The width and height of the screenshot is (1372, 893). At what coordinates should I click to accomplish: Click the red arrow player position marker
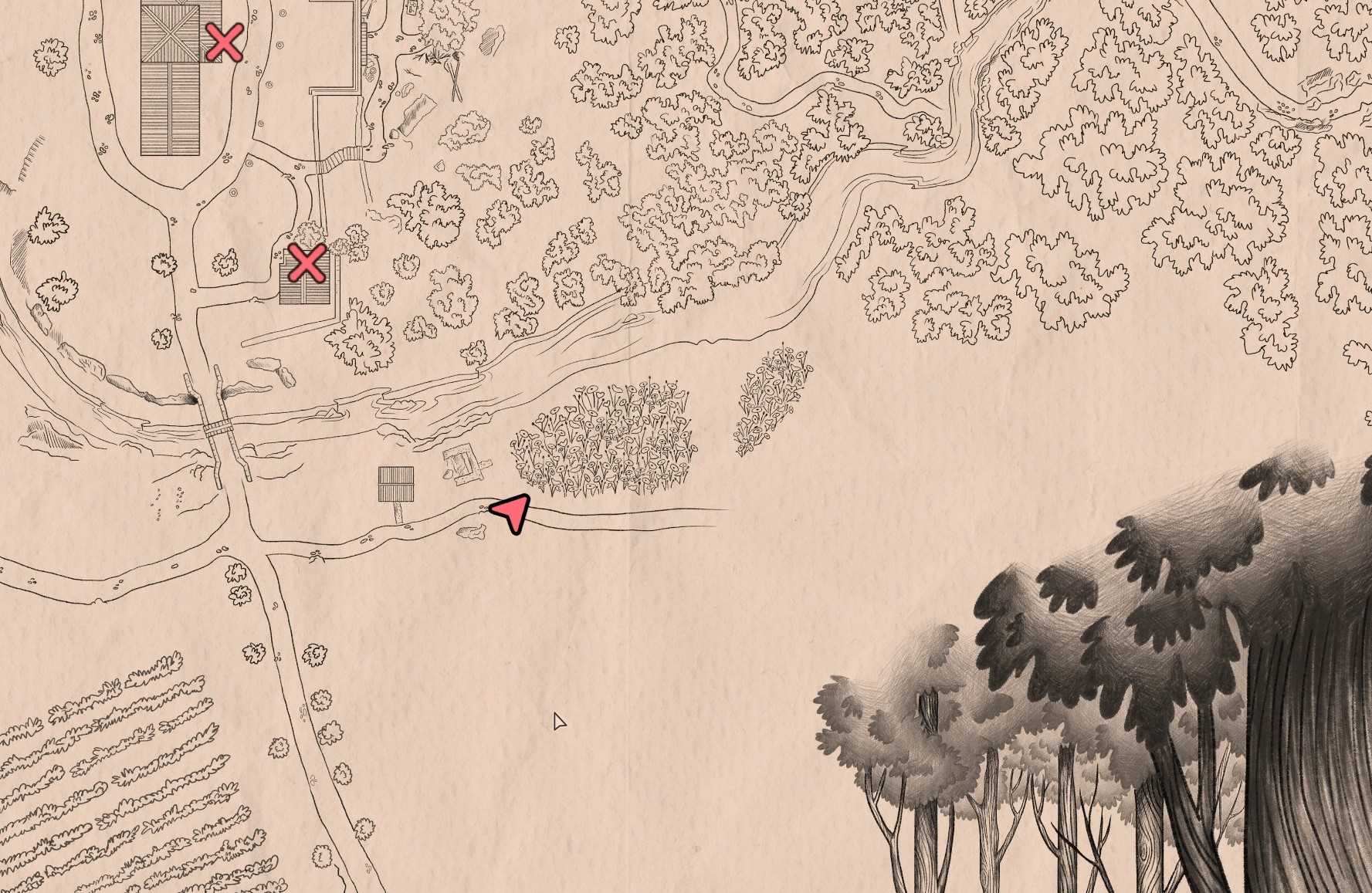(x=513, y=512)
